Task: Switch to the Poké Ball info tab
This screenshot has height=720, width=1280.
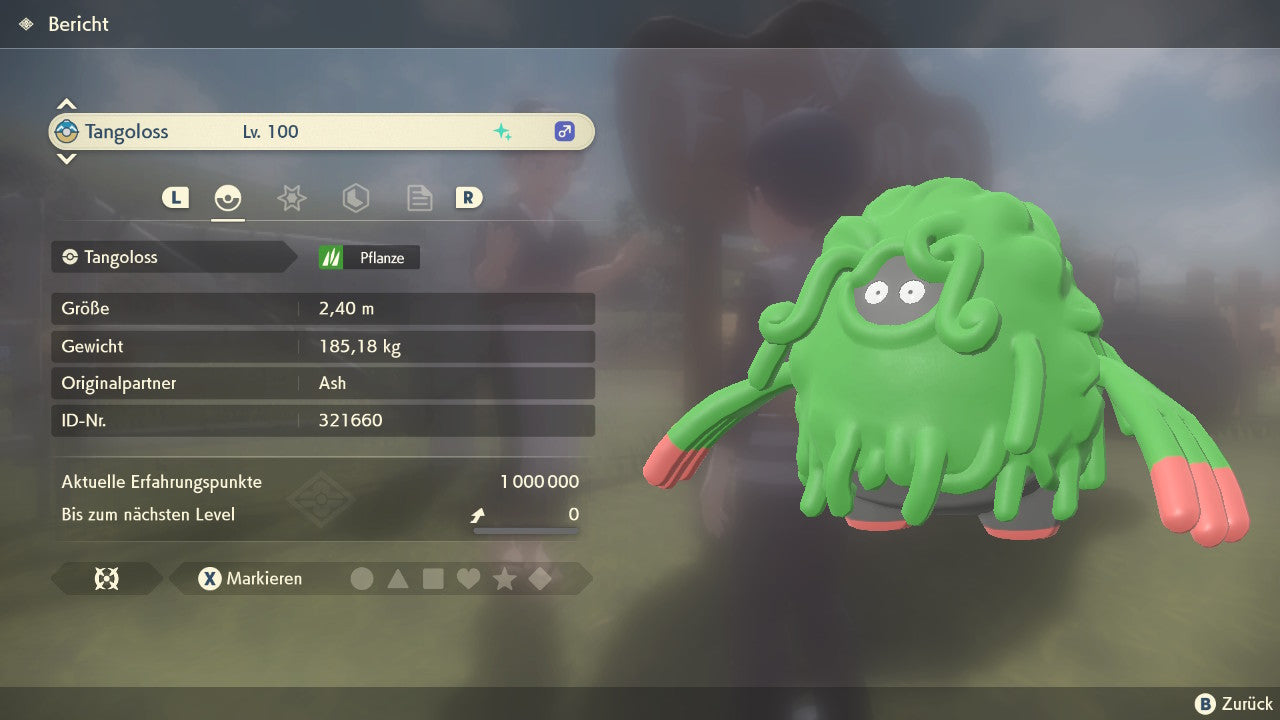Action: click(x=228, y=198)
